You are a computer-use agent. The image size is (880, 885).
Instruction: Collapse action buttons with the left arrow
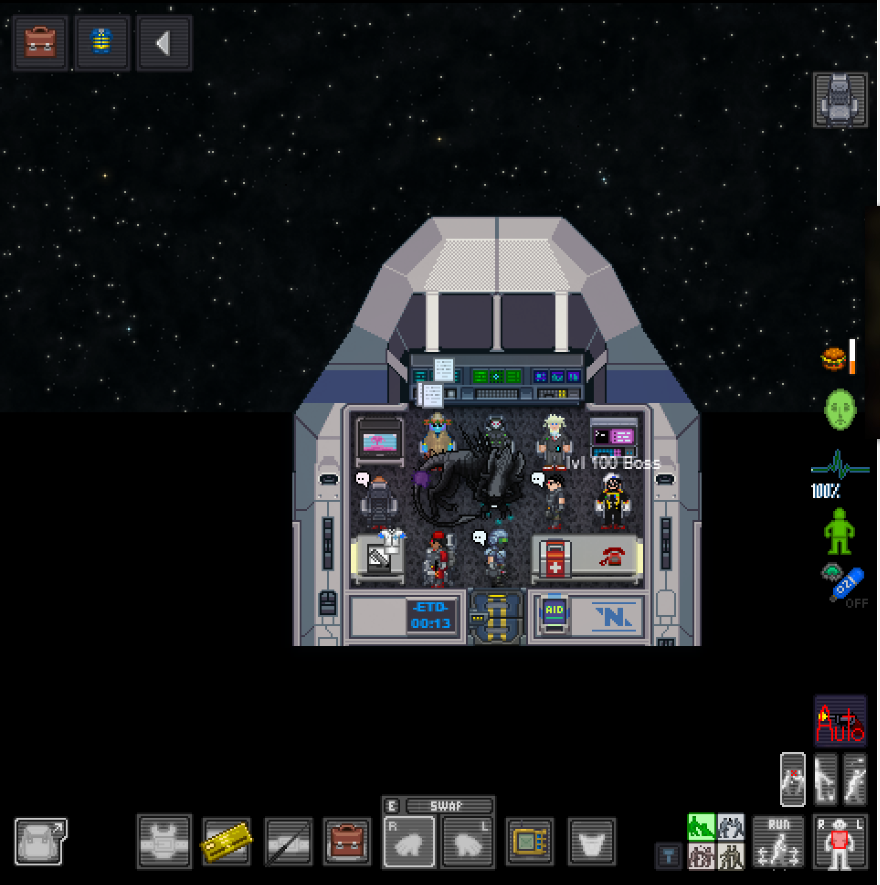point(163,43)
